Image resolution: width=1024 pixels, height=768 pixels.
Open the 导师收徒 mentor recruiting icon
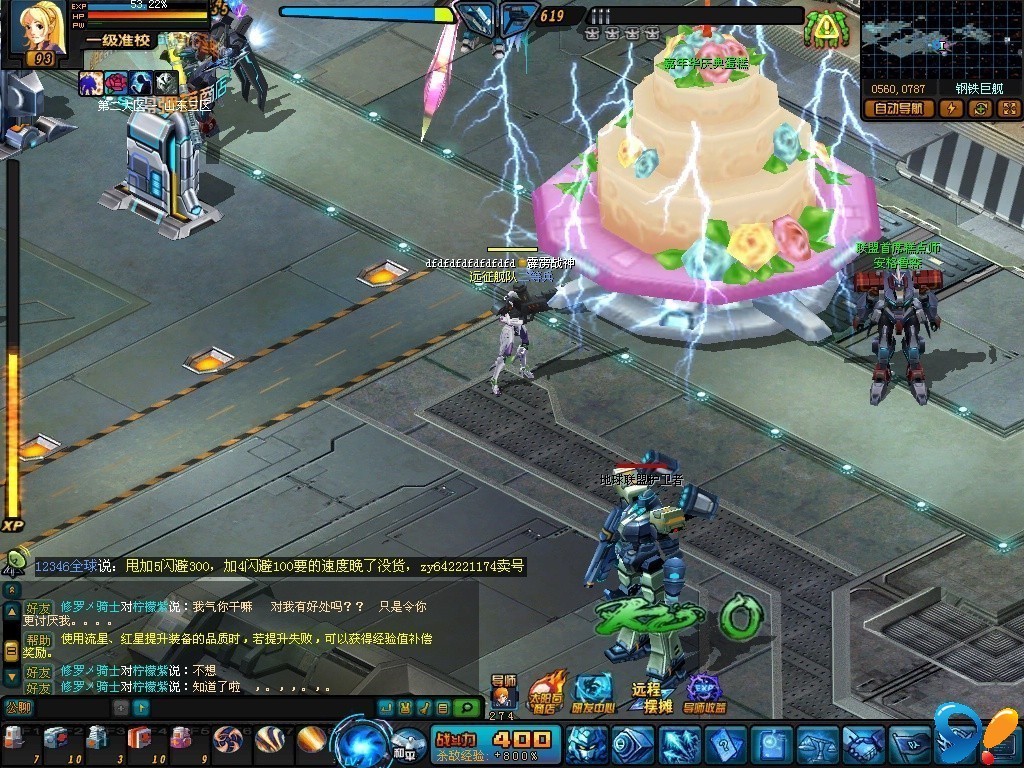(703, 692)
